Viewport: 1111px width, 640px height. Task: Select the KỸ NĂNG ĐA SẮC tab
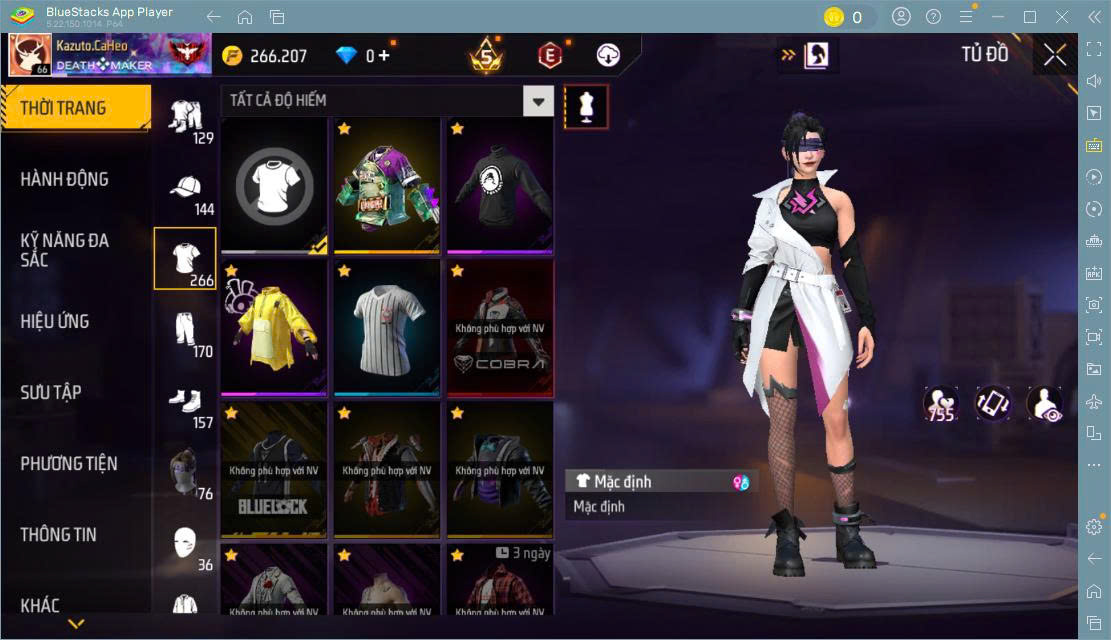point(65,250)
